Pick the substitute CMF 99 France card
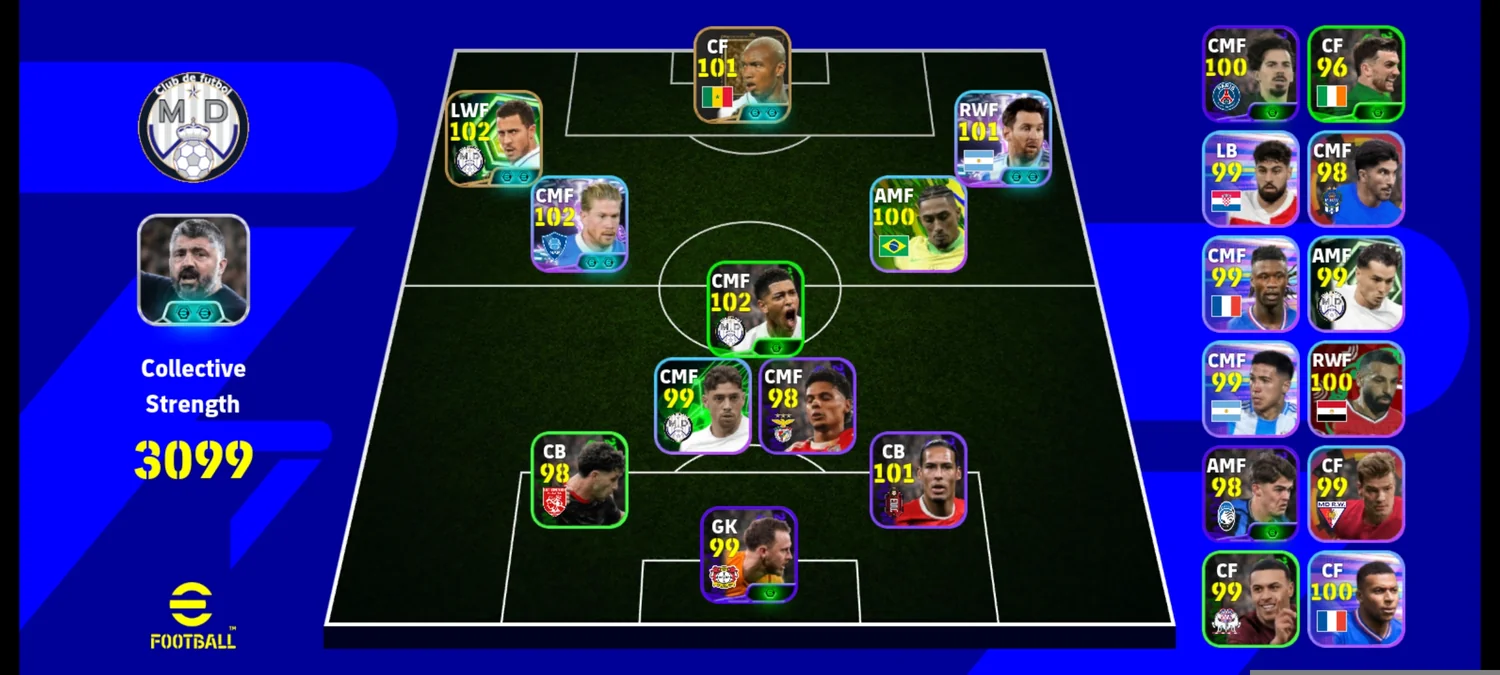Screen dimensions: 1500x675 (x=1250, y=284)
